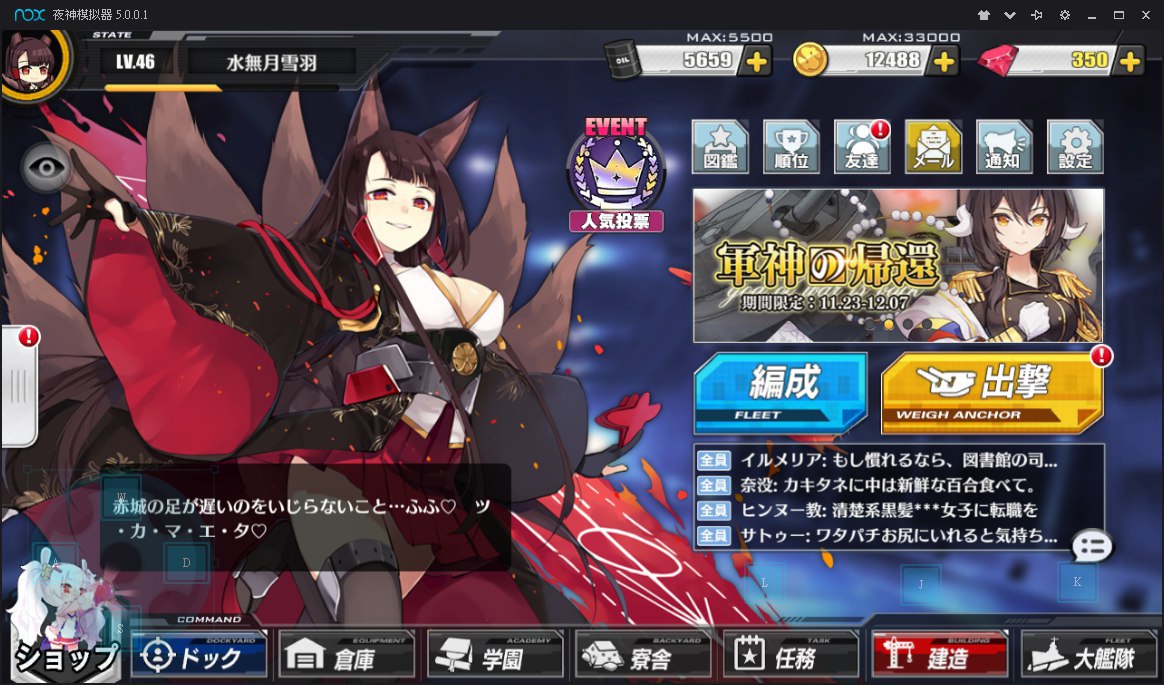Open the メール mail icon
This screenshot has width=1164, height=685.
point(933,147)
